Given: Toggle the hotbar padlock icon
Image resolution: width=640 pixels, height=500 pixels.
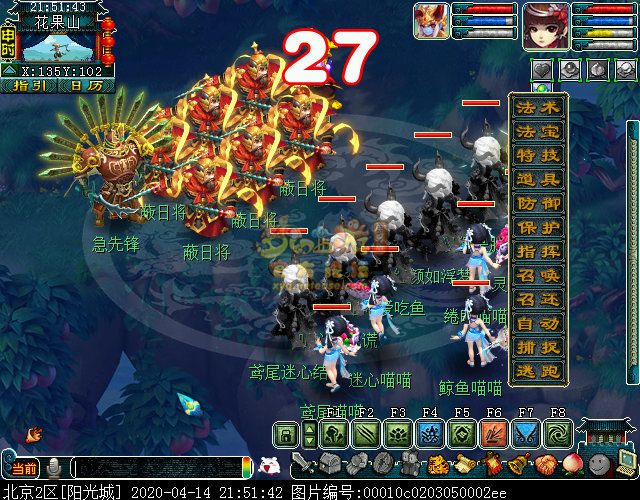Looking at the screenshot, I should 286,434.
